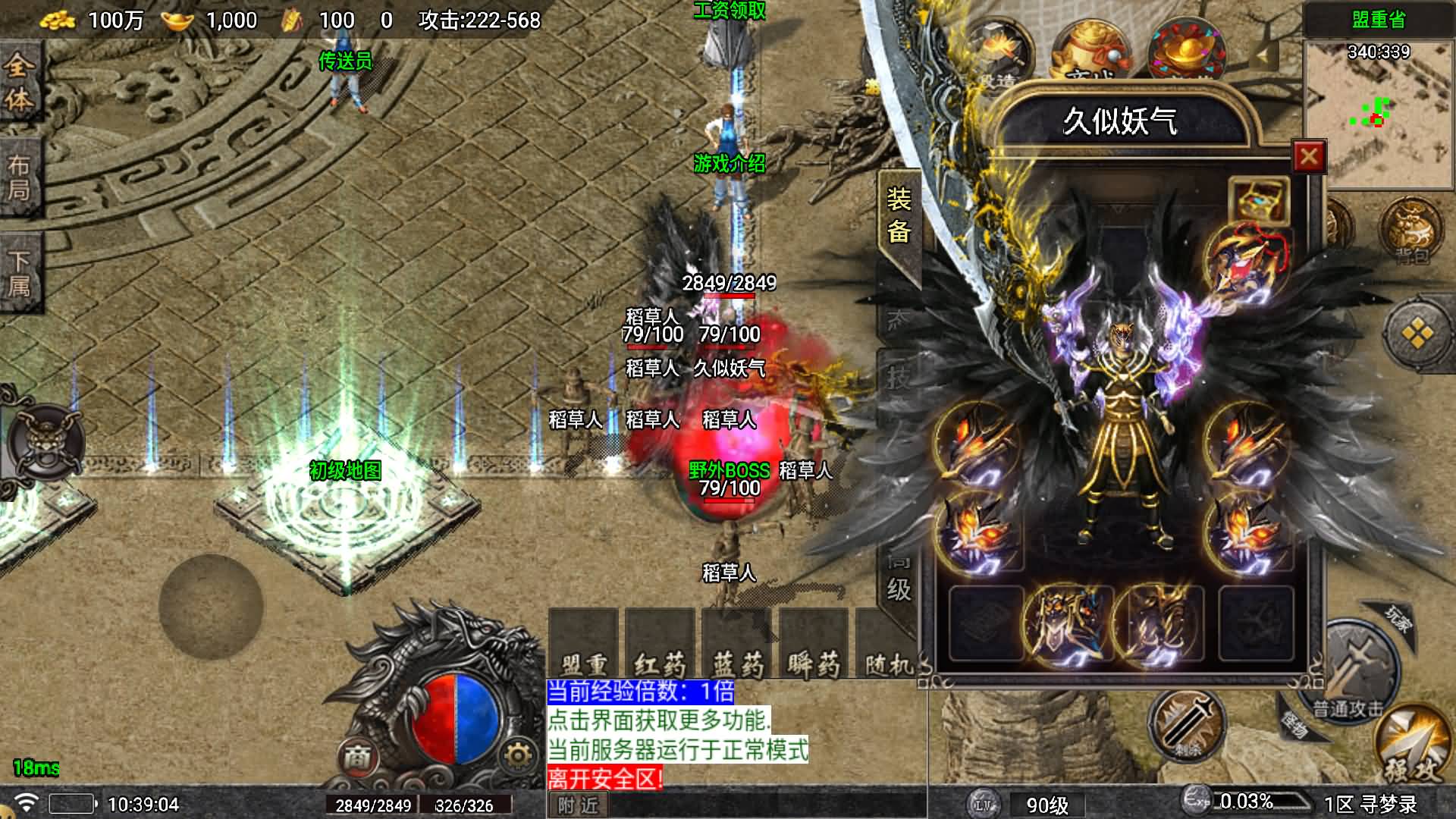The height and width of the screenshot is (819, 1456).
Task: Open the 附近 nearby chat channel
Action: 578,805
